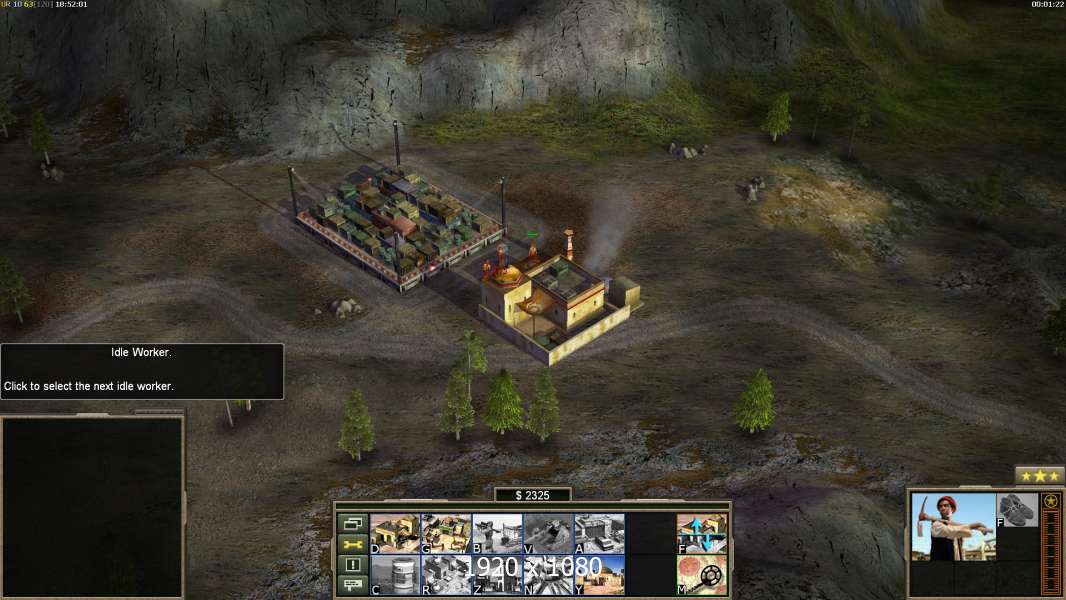
Task: Select the worker shoes upgrade icon
Action: [1017, 510]
